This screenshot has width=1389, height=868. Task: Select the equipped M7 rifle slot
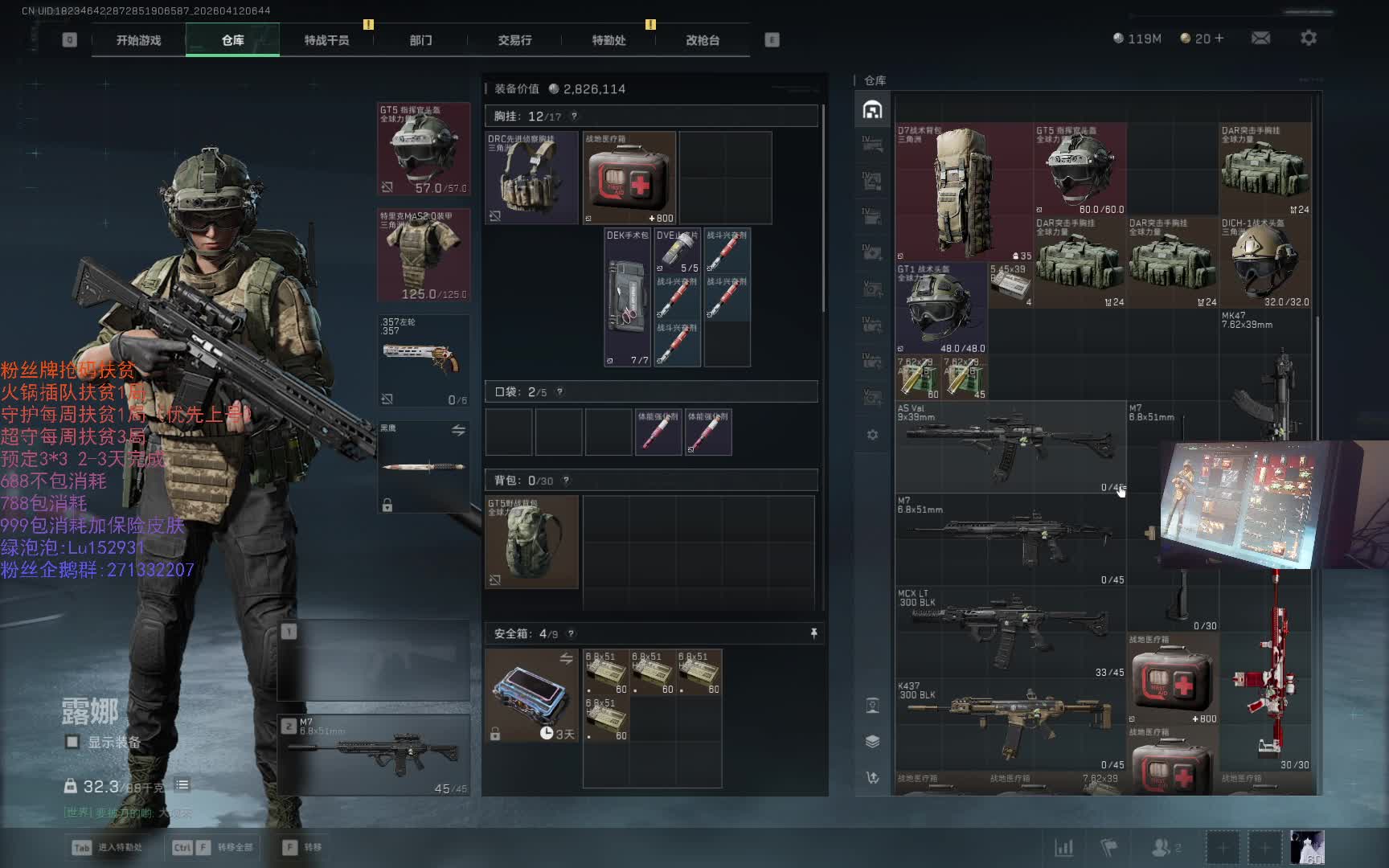point(375,754)
